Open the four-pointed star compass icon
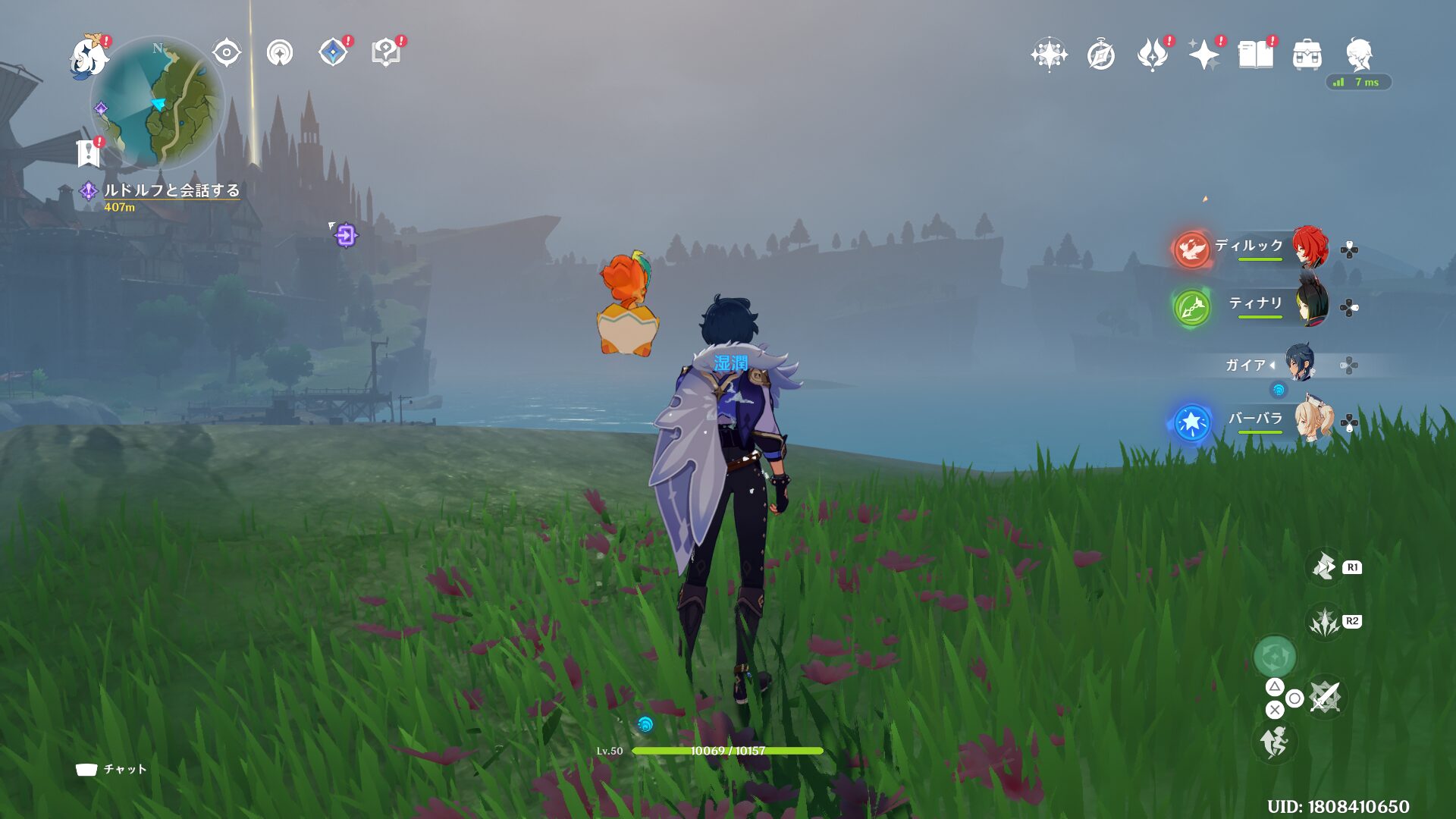The width and height of the screenshot is (1456, 819). point(1049,55)
